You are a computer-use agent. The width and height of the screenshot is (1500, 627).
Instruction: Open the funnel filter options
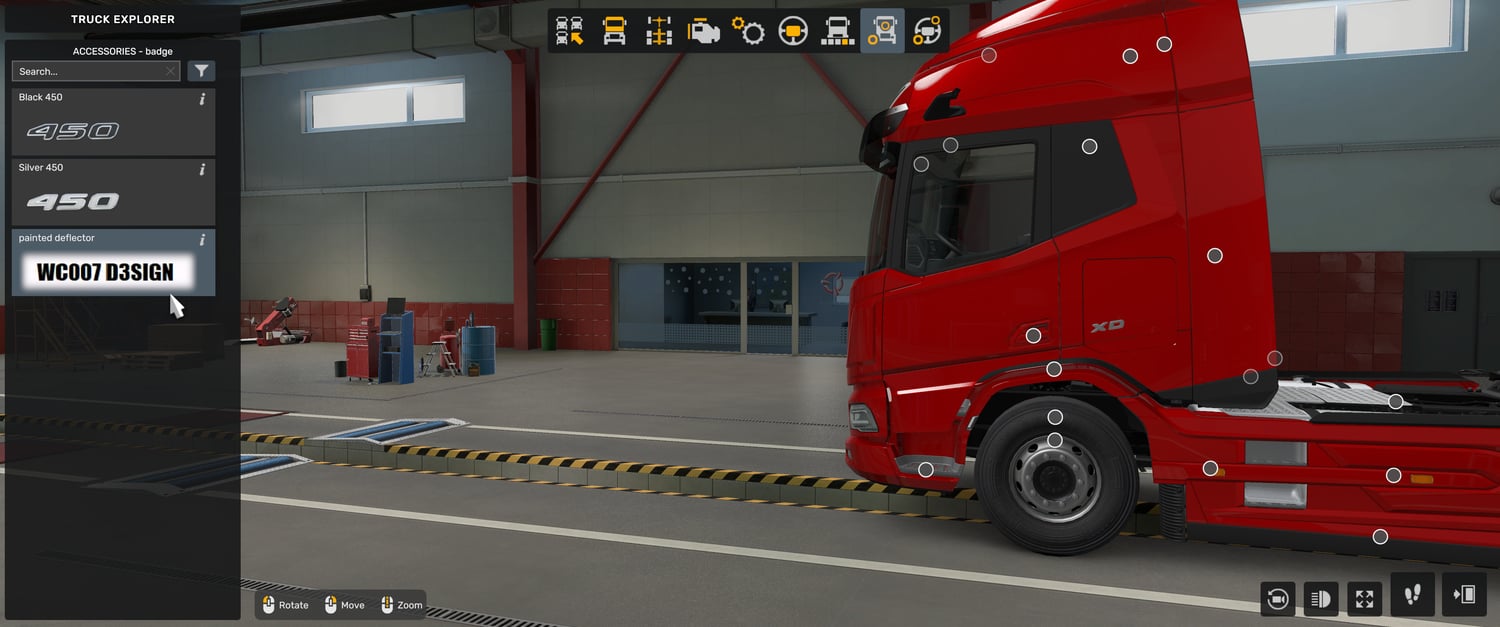[x=201, y=71]
